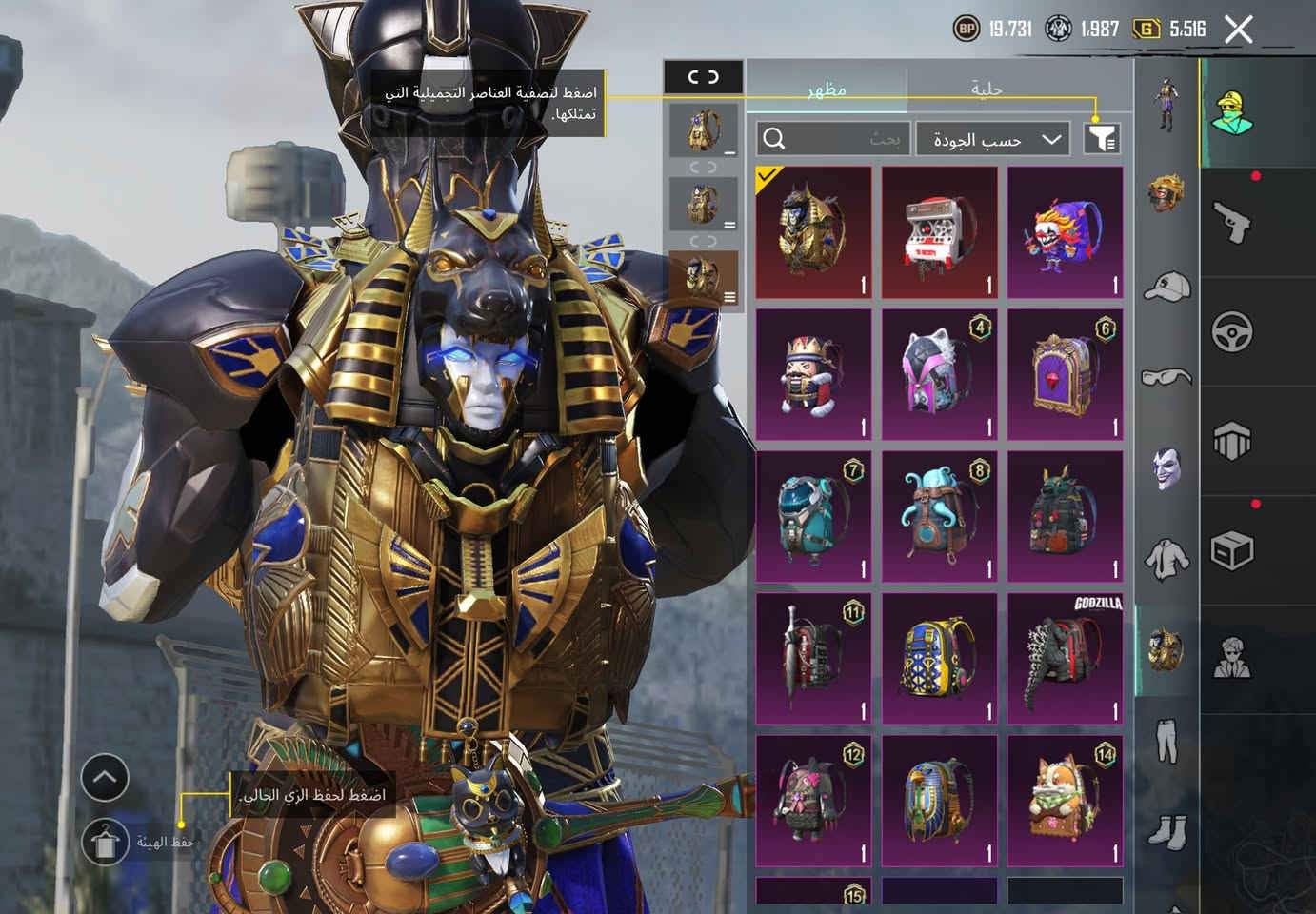The height and width of the screenshot is (914, 1316).
Task: Select the arcade machine backpack skin
Action: click(939, 233)
